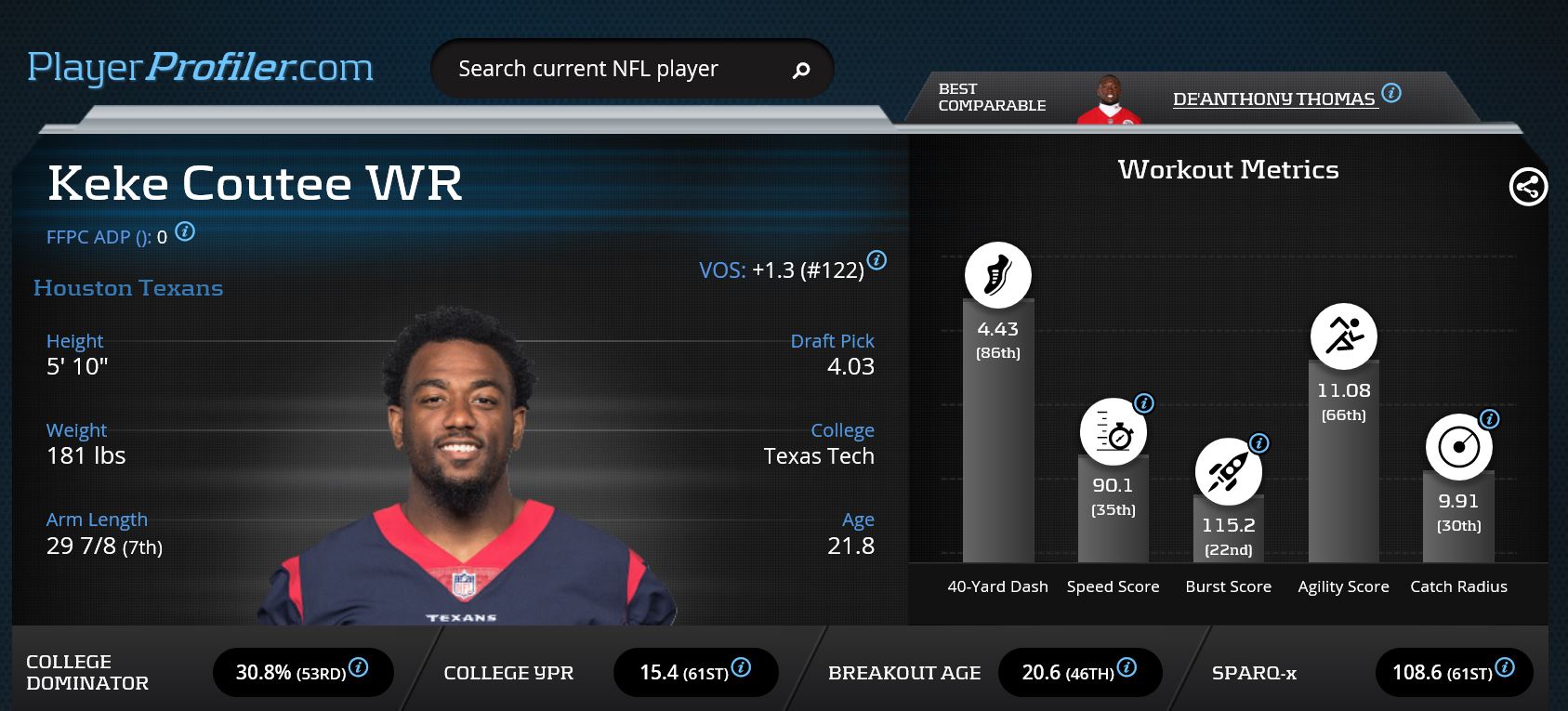Open Catch Radius info tooltip icon
Screen dimensions: 1568x711
(x=1489, y=419)
